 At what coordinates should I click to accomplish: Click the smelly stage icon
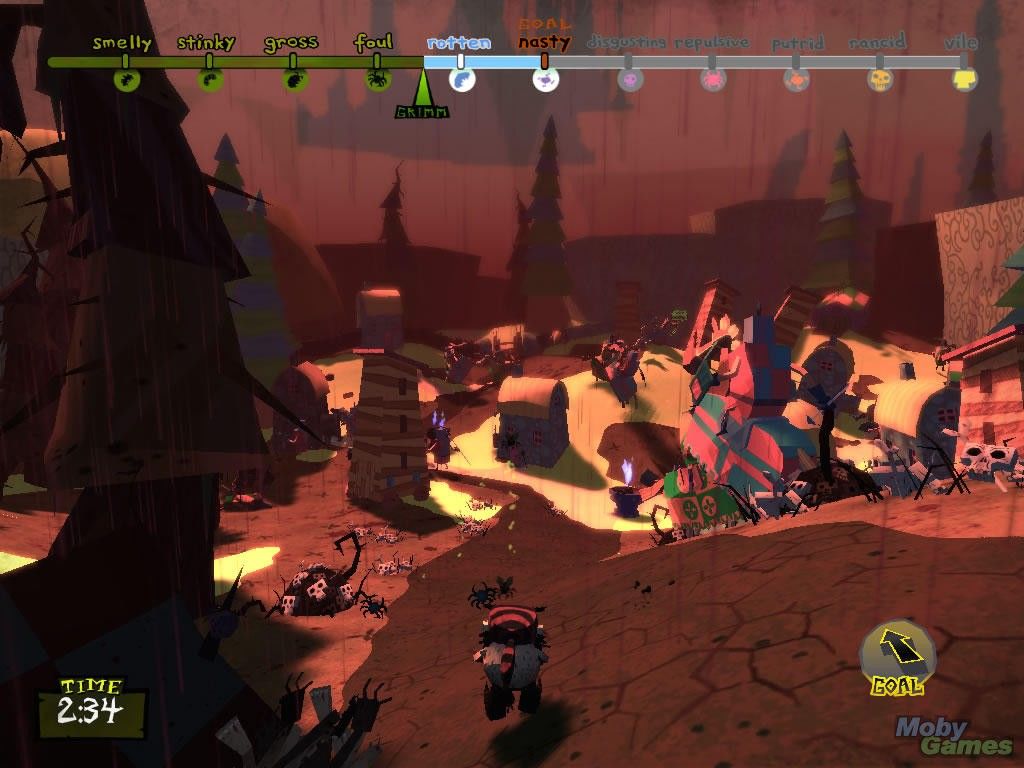[125, 79]
